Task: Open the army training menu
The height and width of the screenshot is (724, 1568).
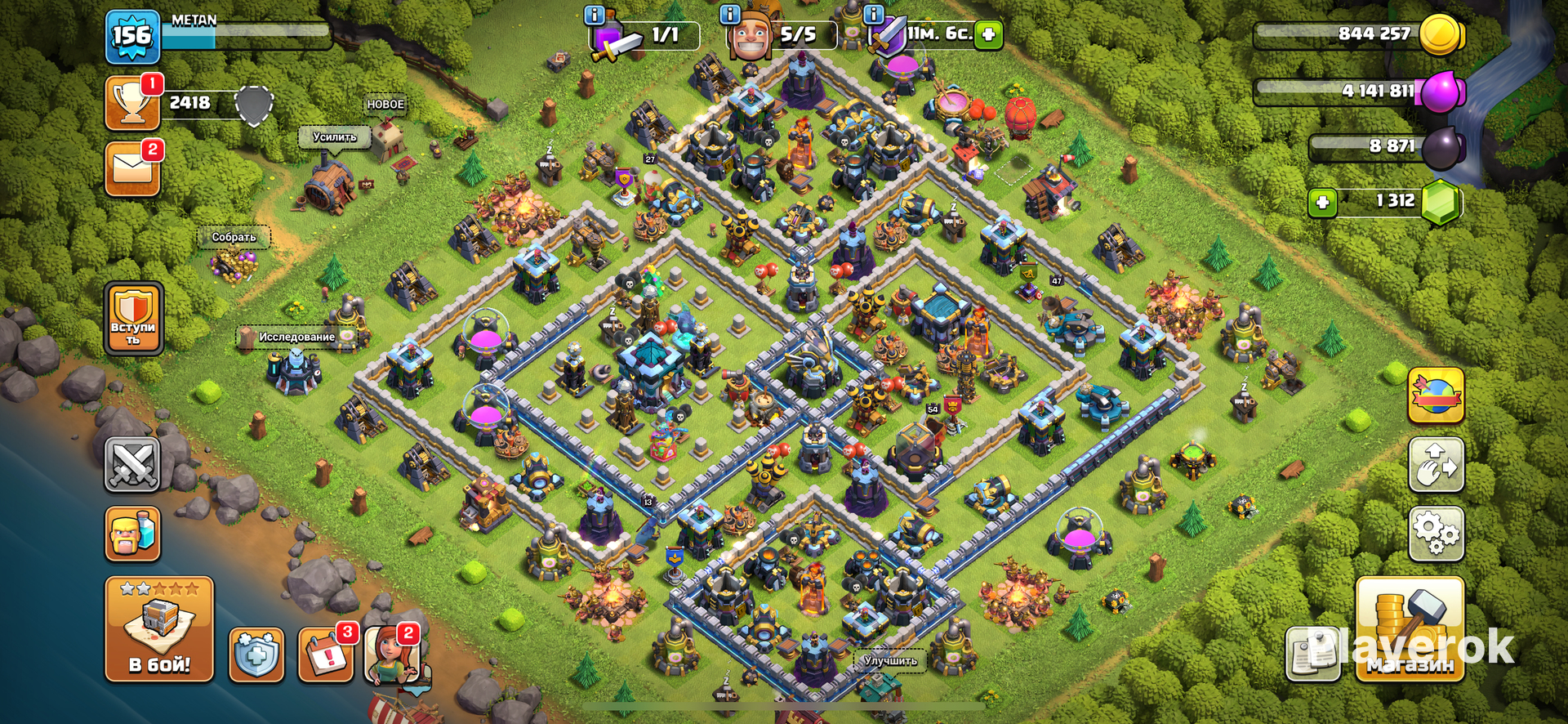Action: tap(132, 534)
